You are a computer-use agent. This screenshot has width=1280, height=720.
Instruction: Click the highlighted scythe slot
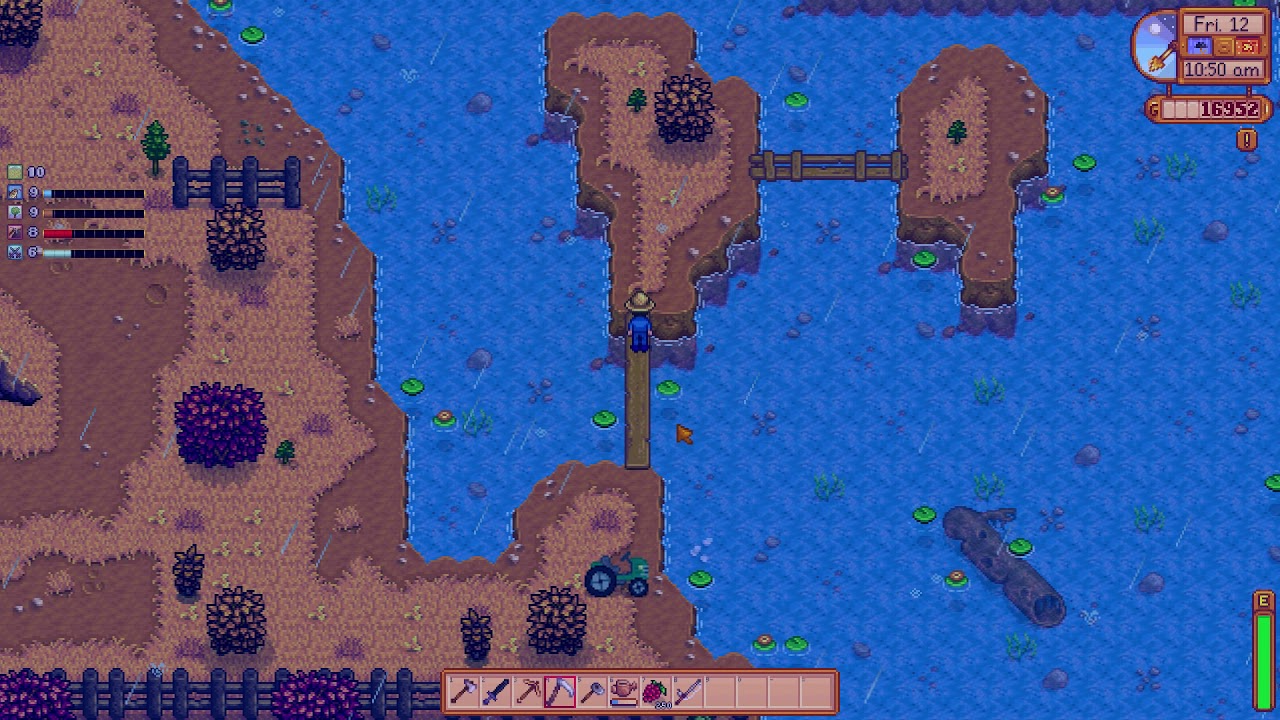coord(559,691)
